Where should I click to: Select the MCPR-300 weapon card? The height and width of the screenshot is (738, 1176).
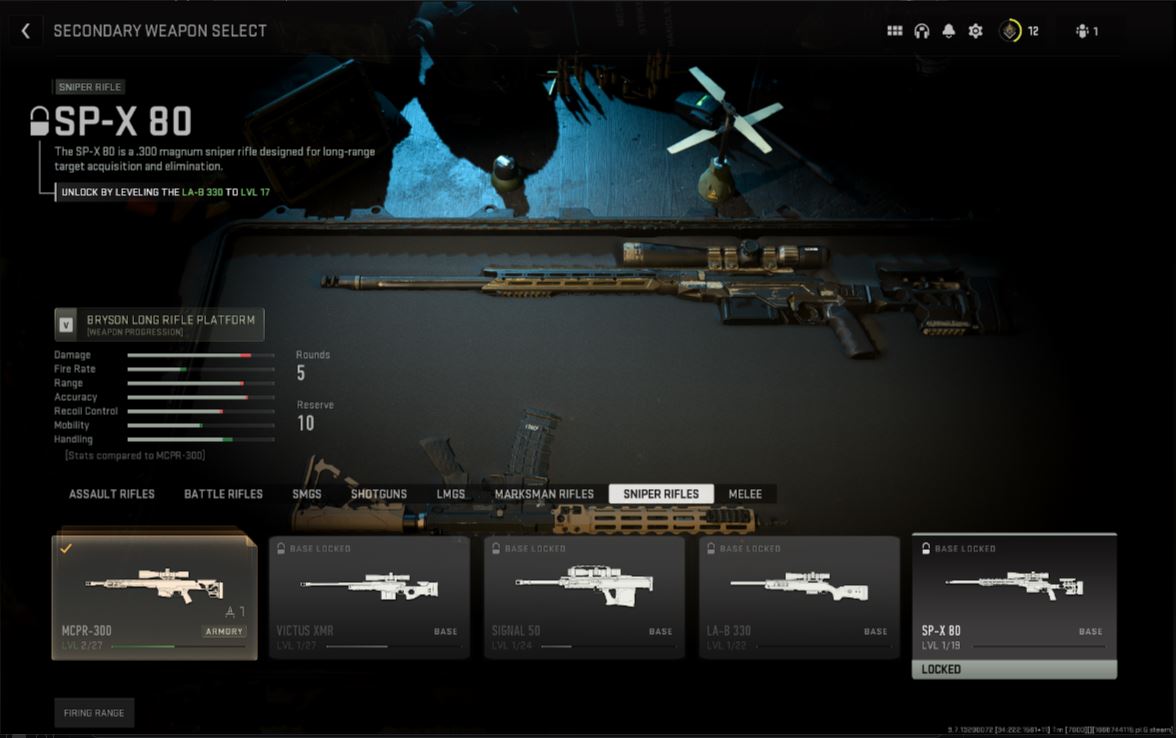(154, 597)
